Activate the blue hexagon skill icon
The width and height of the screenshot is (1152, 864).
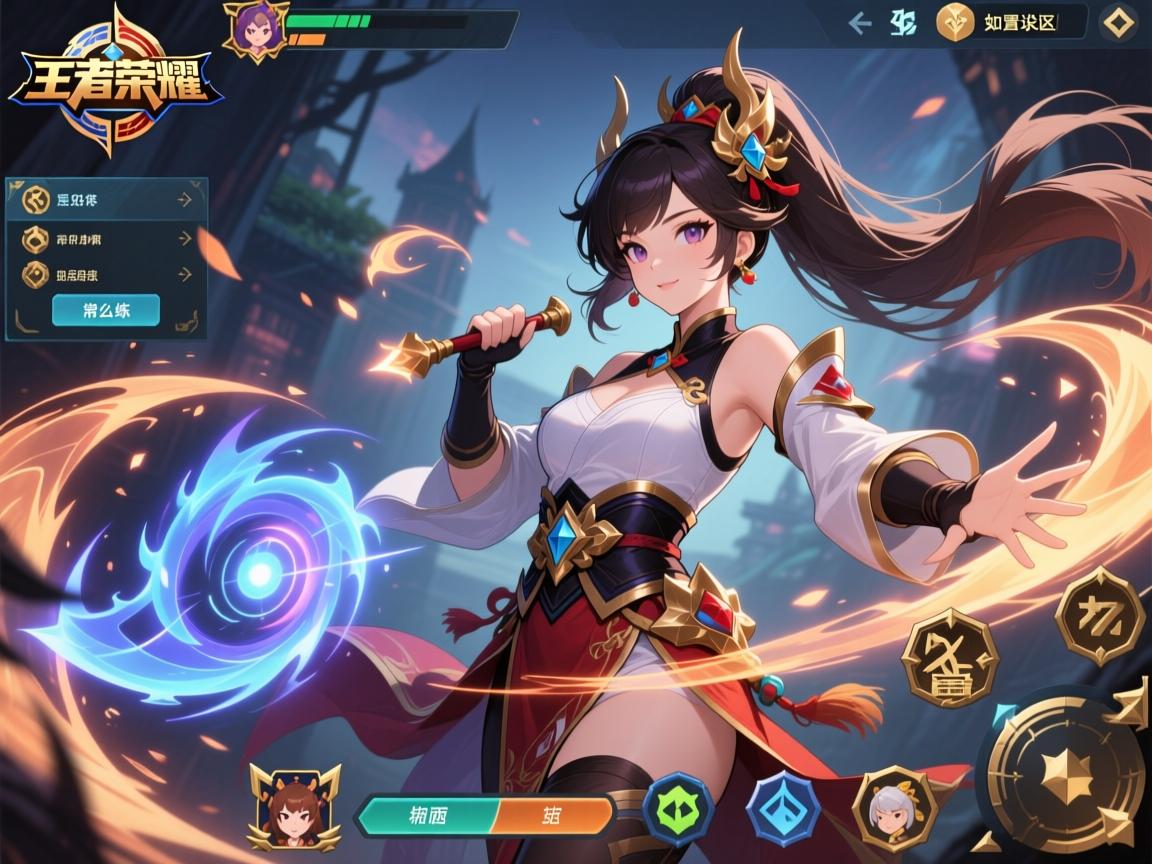pos(783,809)
